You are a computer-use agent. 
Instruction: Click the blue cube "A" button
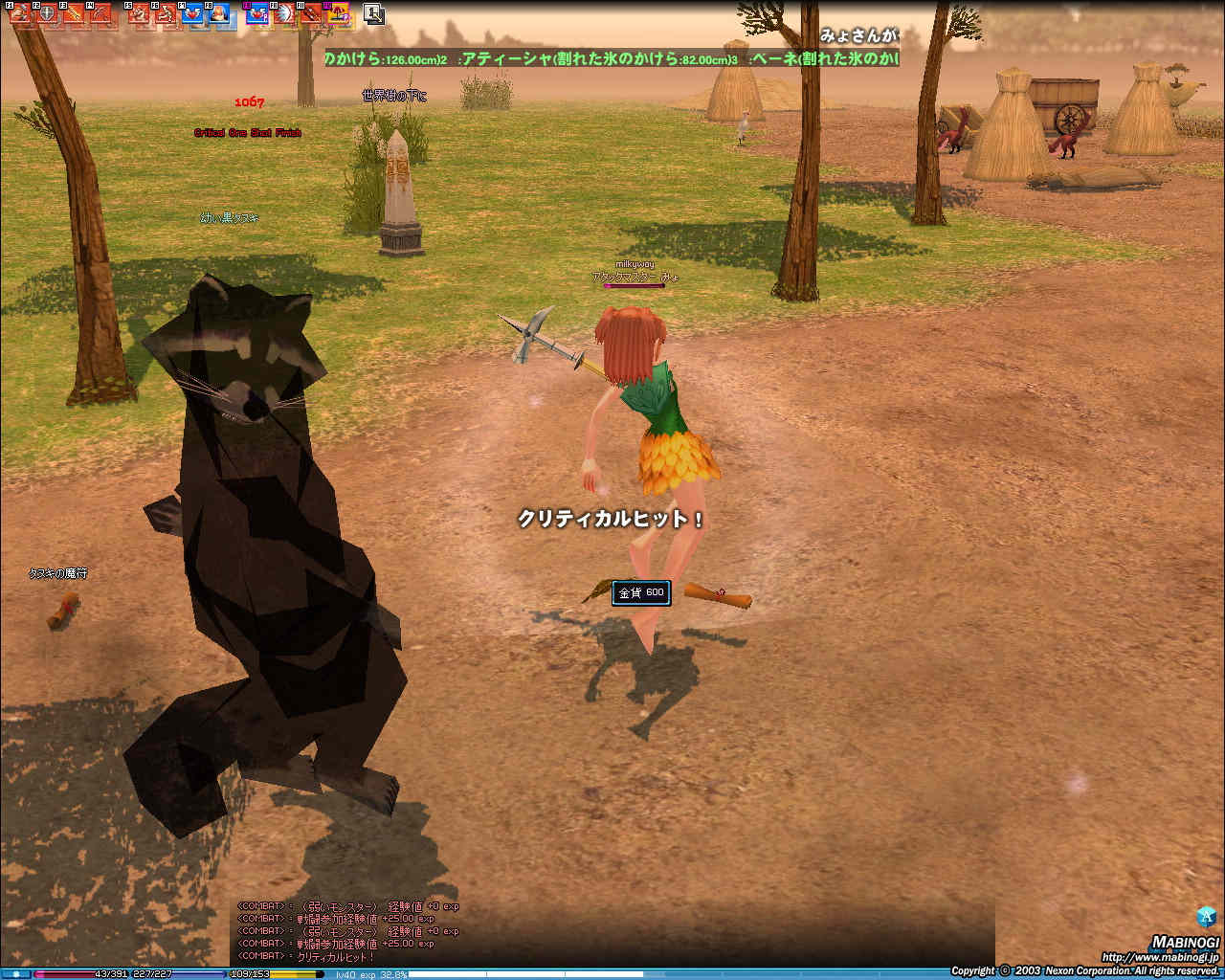click(x=1206, y=916)
